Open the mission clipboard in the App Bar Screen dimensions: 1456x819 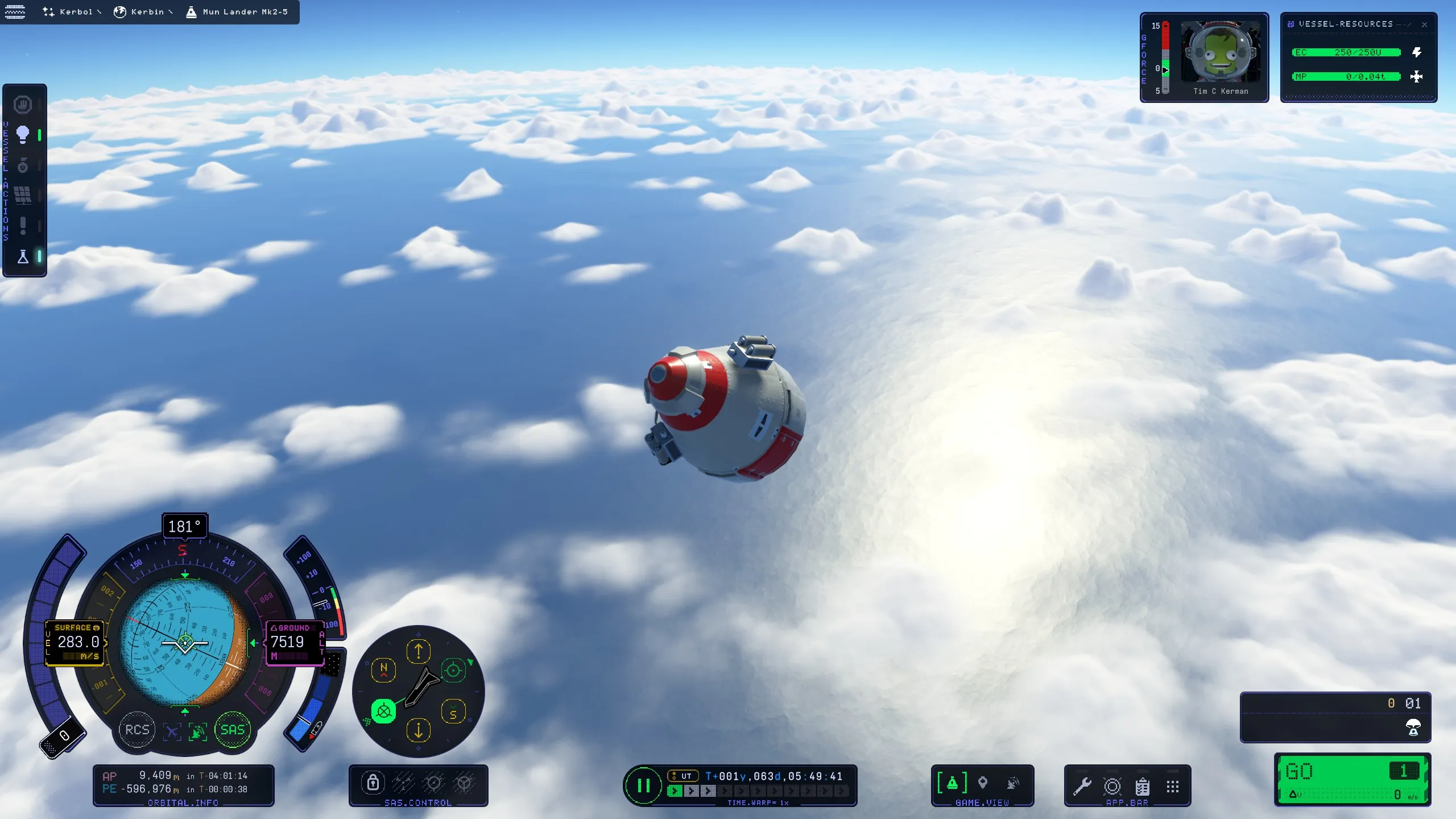pyautogui.click(x=1143, y=787)
